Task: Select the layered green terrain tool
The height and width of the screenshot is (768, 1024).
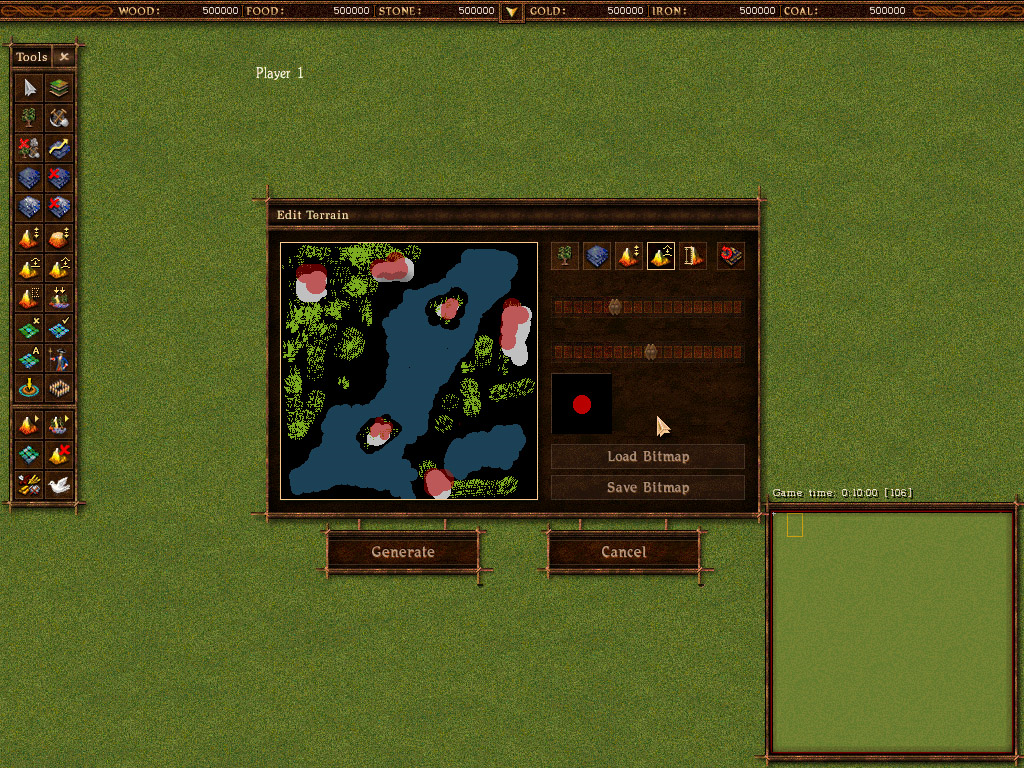Action: click(60, 87)
